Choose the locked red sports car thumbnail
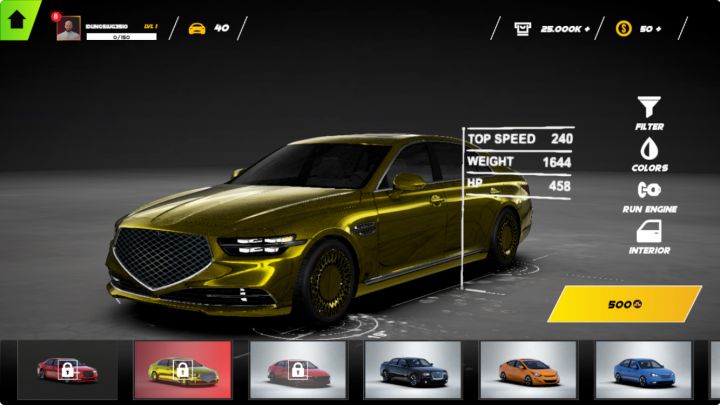 (x=297, y=370)
